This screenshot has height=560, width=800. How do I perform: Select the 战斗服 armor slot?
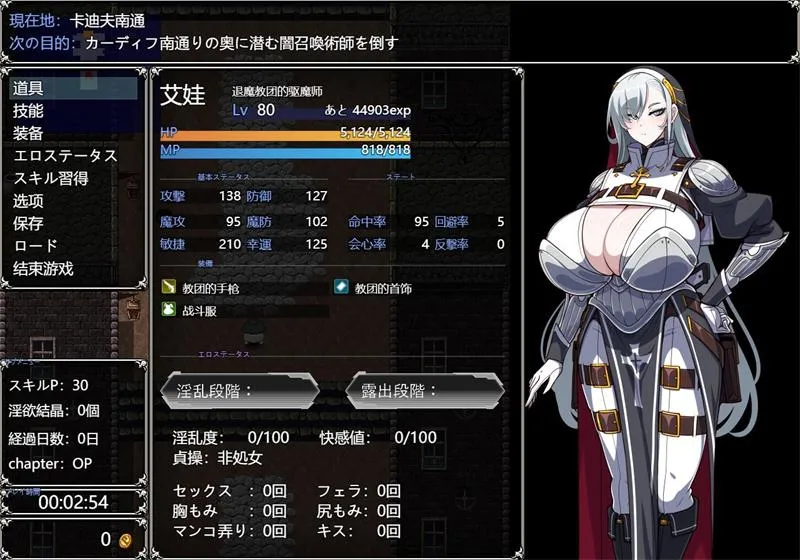[200, 311]
